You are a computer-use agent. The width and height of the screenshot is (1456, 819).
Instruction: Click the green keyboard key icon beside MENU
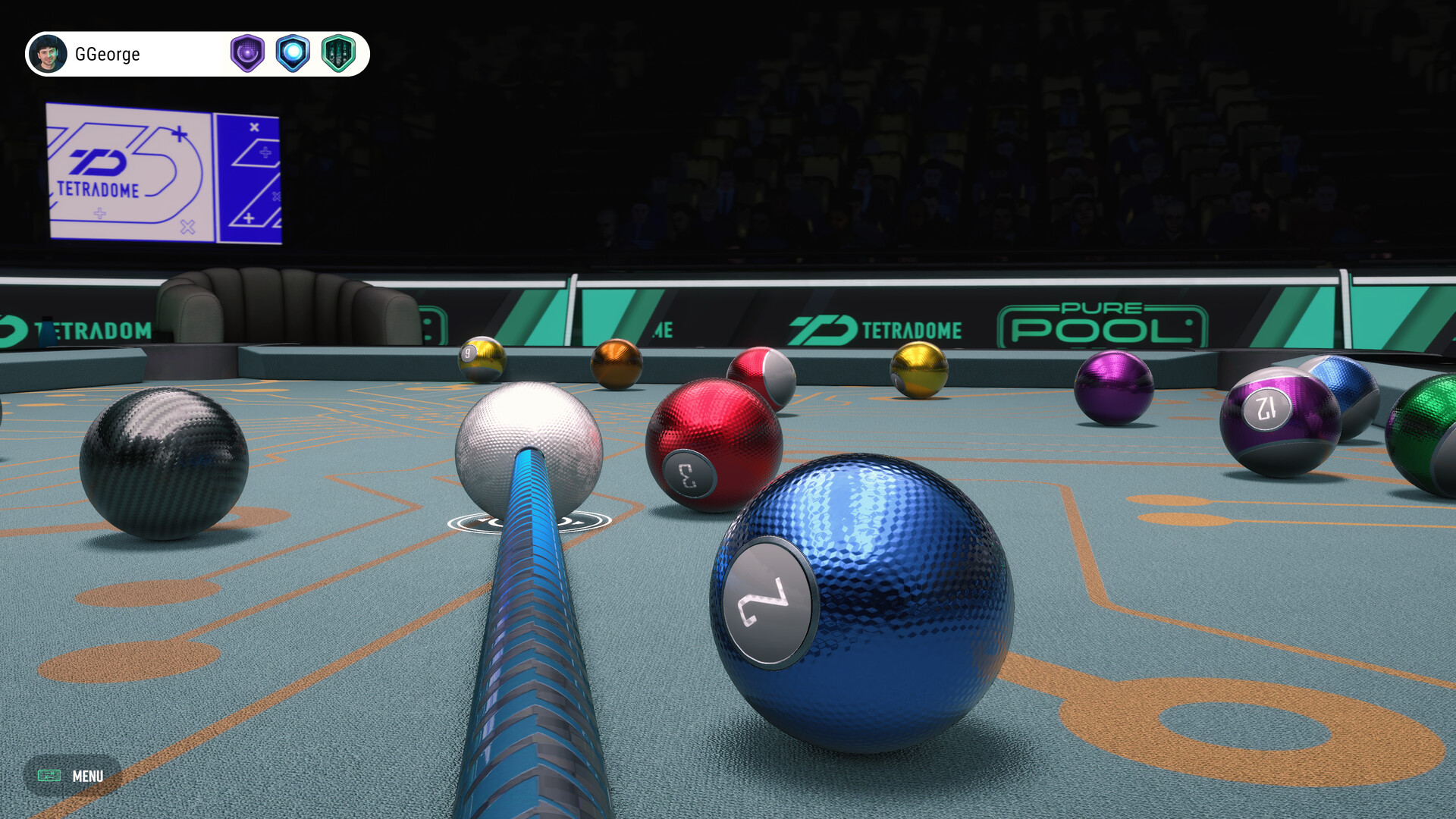(49, 776)
